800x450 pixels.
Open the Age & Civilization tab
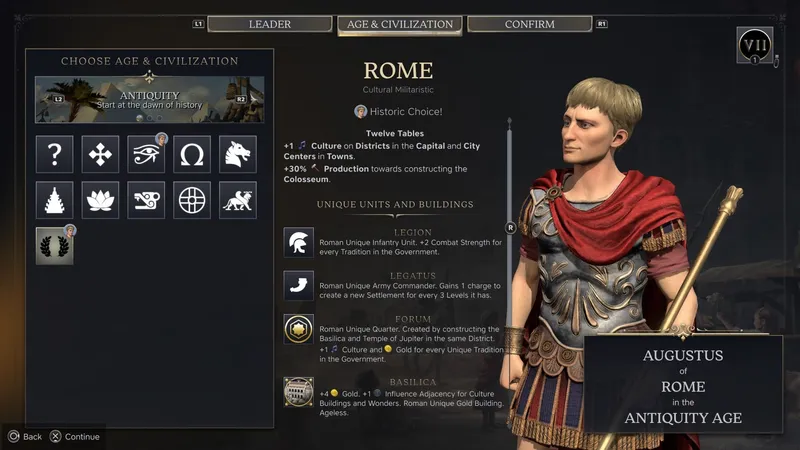399,24
